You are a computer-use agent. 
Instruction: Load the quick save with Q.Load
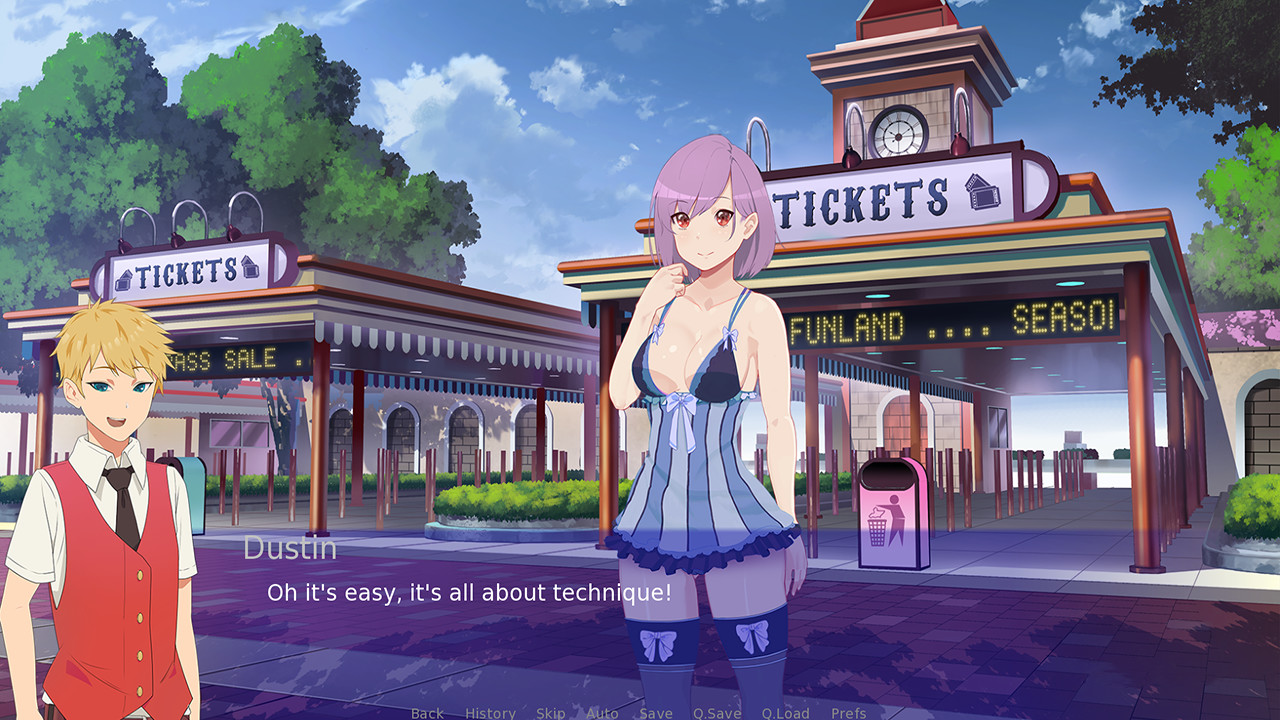coord(787,710)
